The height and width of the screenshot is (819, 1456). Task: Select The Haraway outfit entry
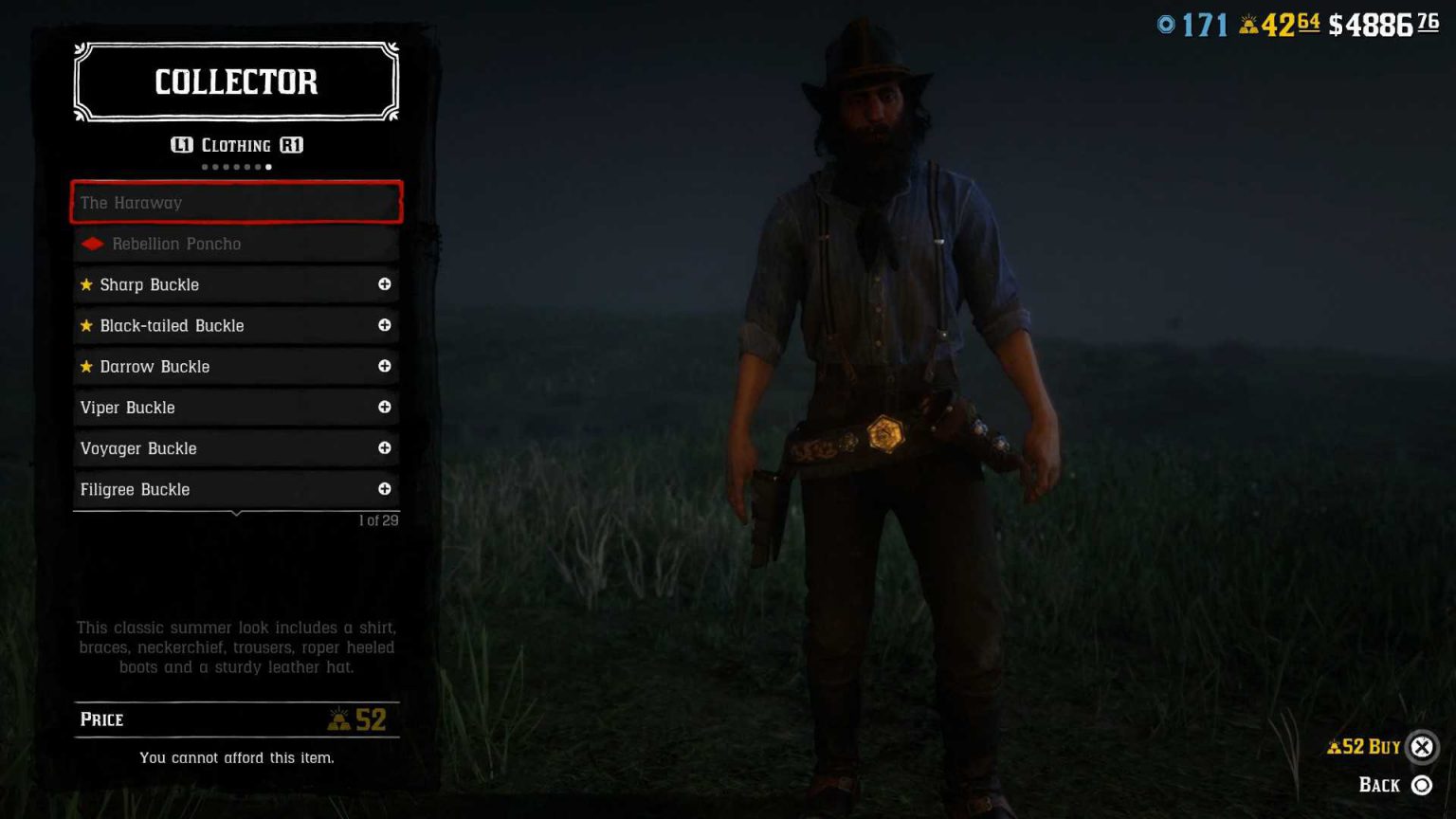[236, 202]
